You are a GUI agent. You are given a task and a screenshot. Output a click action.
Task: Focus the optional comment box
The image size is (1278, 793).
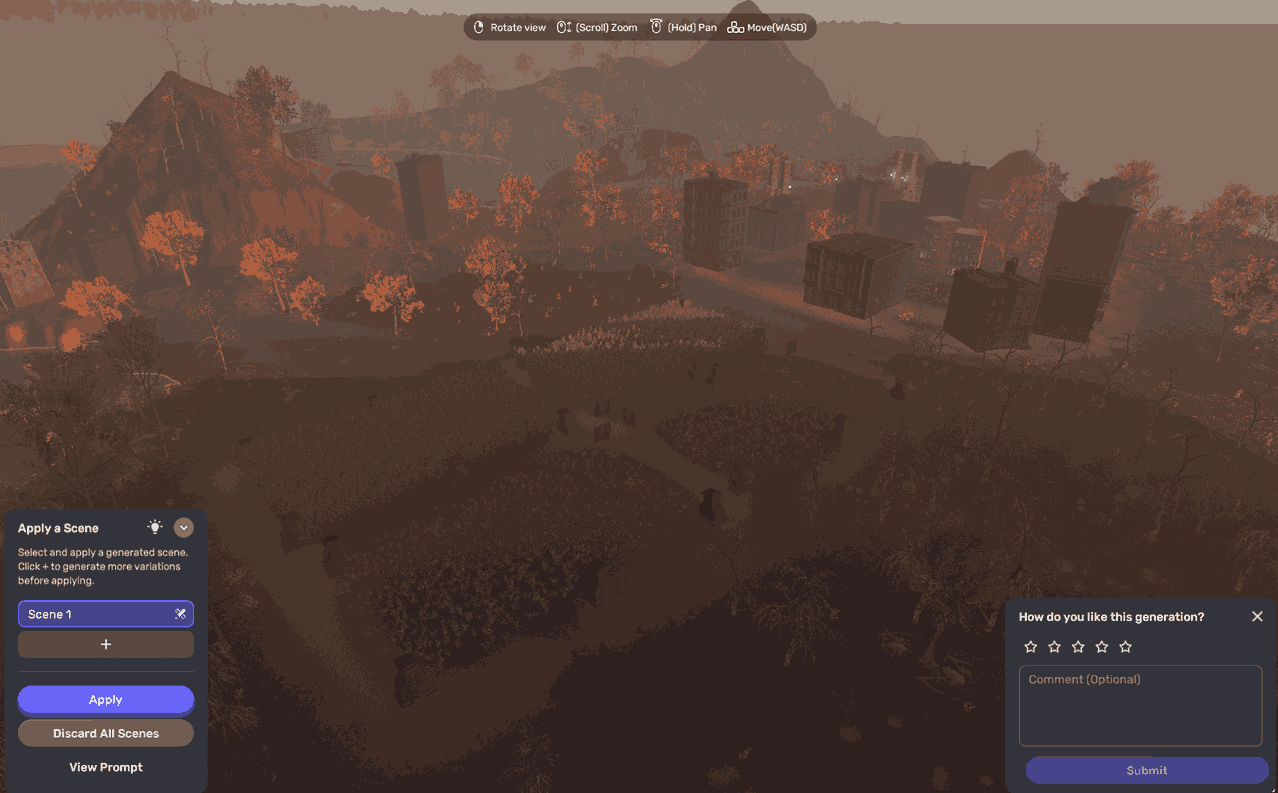tap(1140, 706)
